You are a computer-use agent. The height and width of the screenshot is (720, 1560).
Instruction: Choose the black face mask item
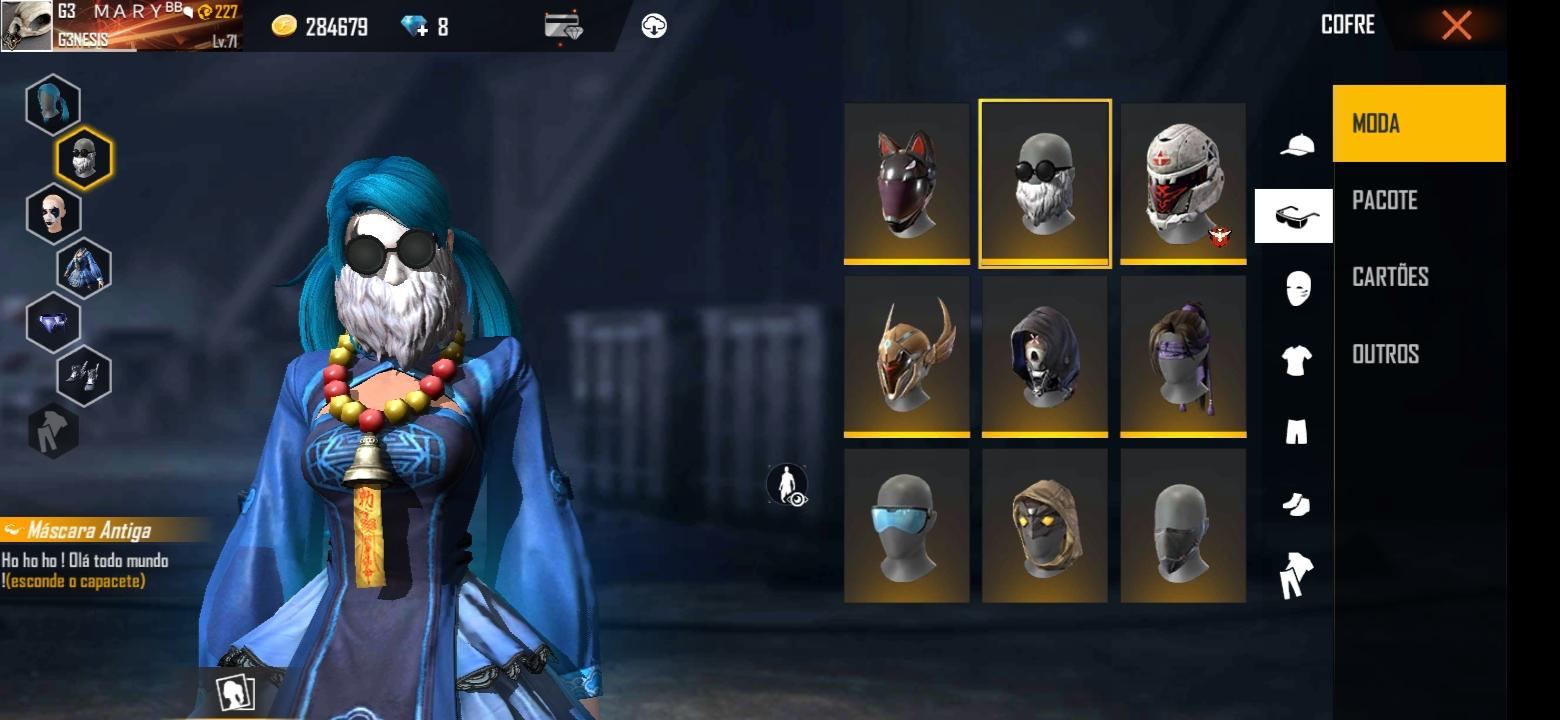click(x=1183, y=526)
